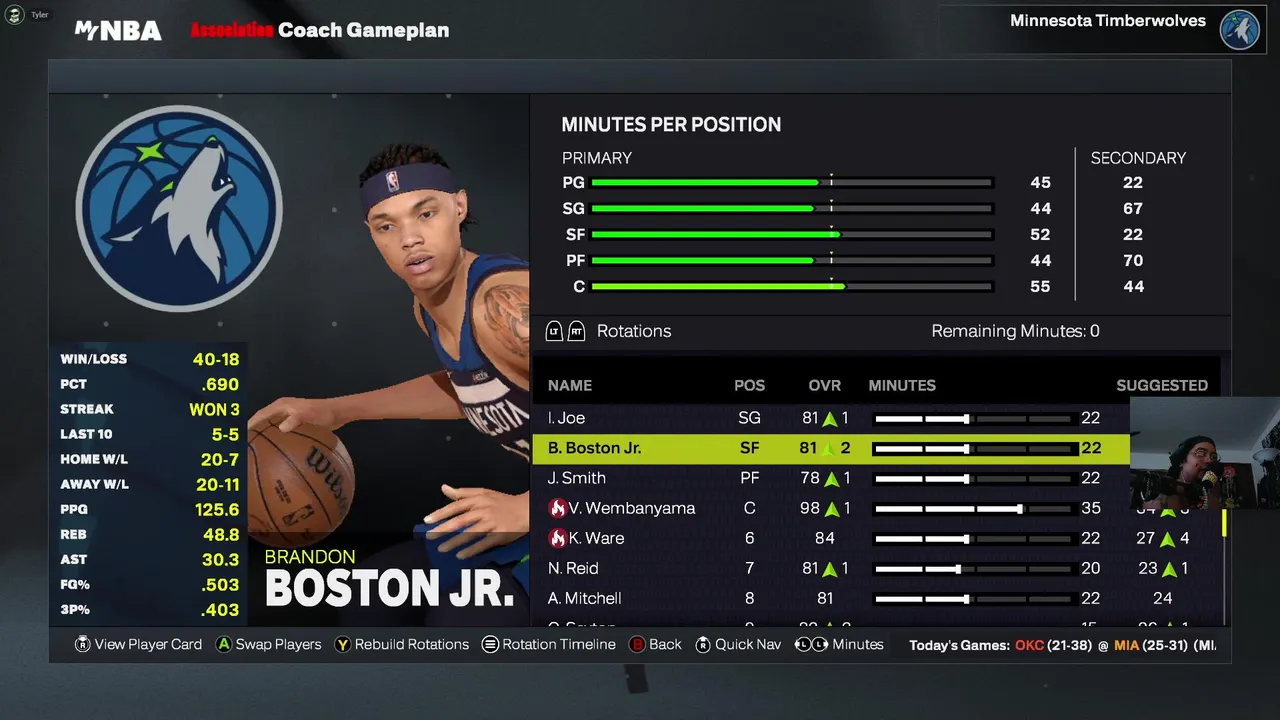Adjust V. Wembanyama's minutes slider
1280x720 pixels.
(1019, 508)
